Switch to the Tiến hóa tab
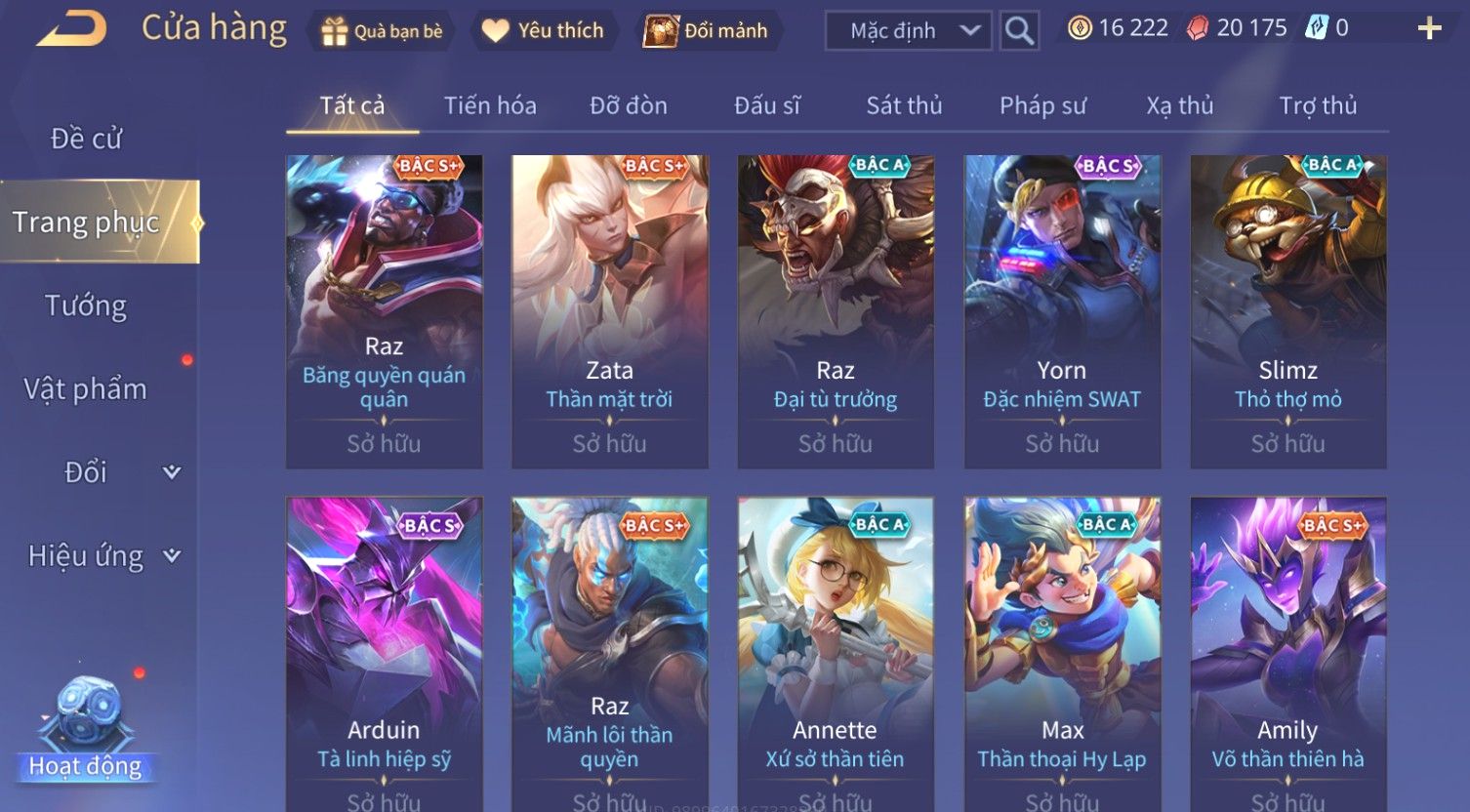 point(490,105)
